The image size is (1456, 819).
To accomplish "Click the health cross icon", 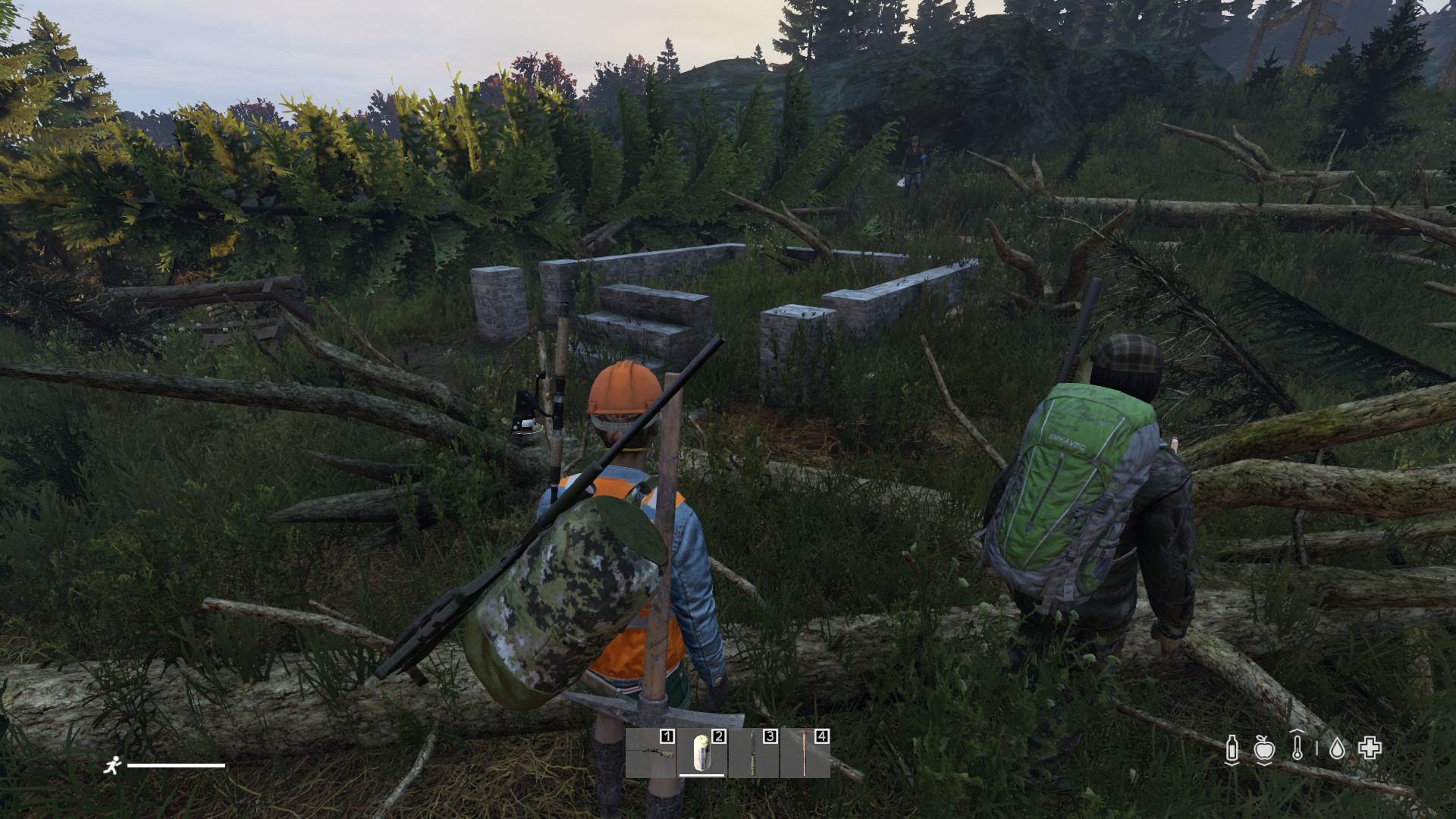I will click(x=1370, y=748).
